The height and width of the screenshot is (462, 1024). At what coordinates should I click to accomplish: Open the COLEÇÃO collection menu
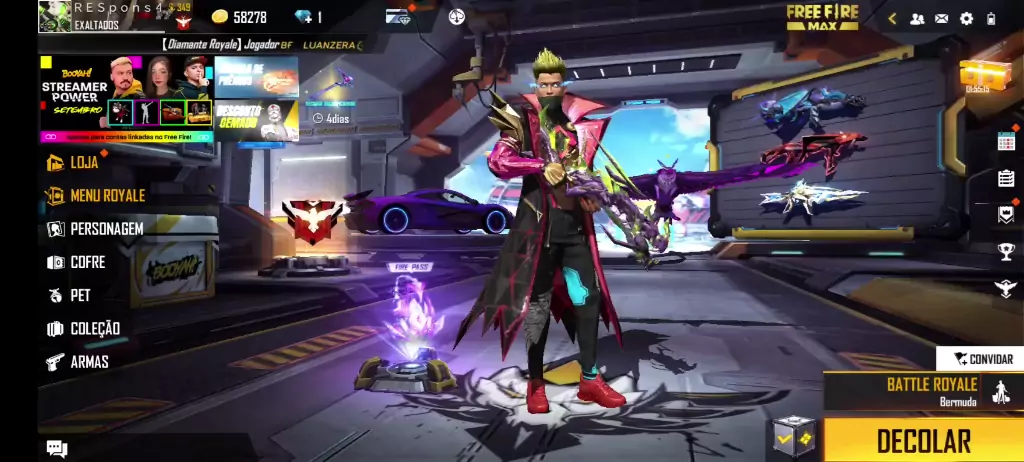click(93, 328)
